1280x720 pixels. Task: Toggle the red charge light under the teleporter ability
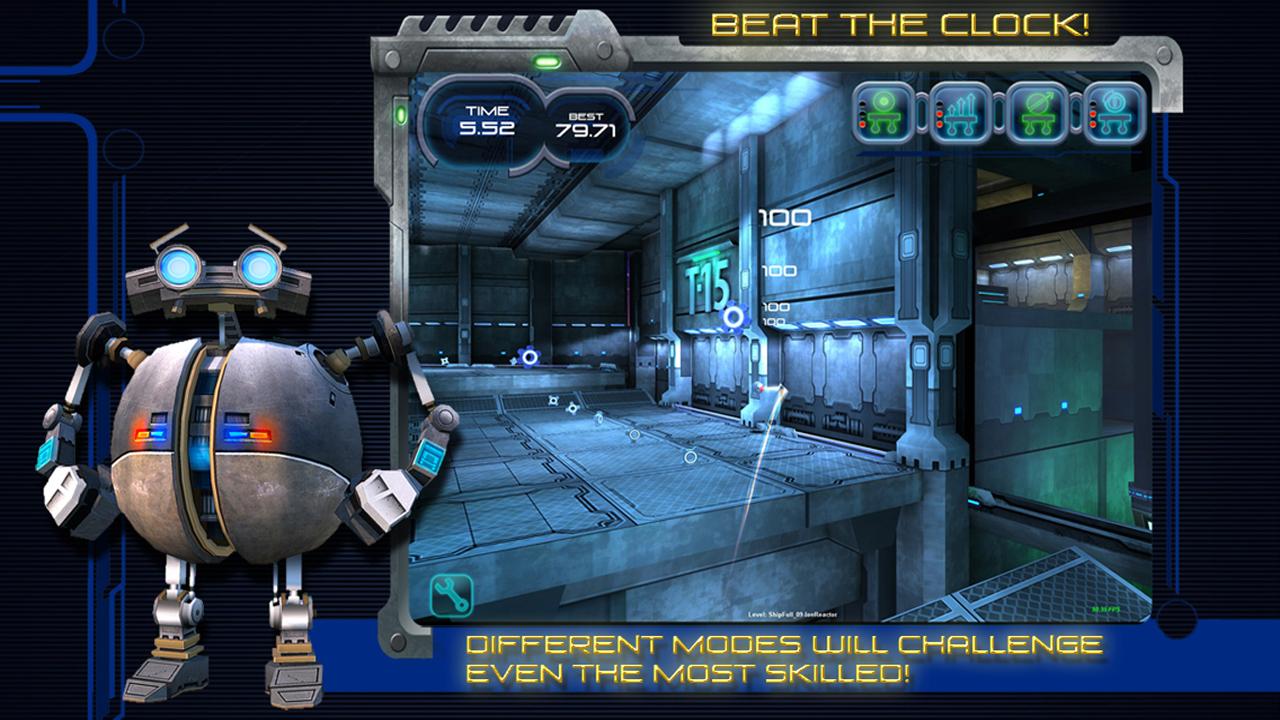point(862,123)
